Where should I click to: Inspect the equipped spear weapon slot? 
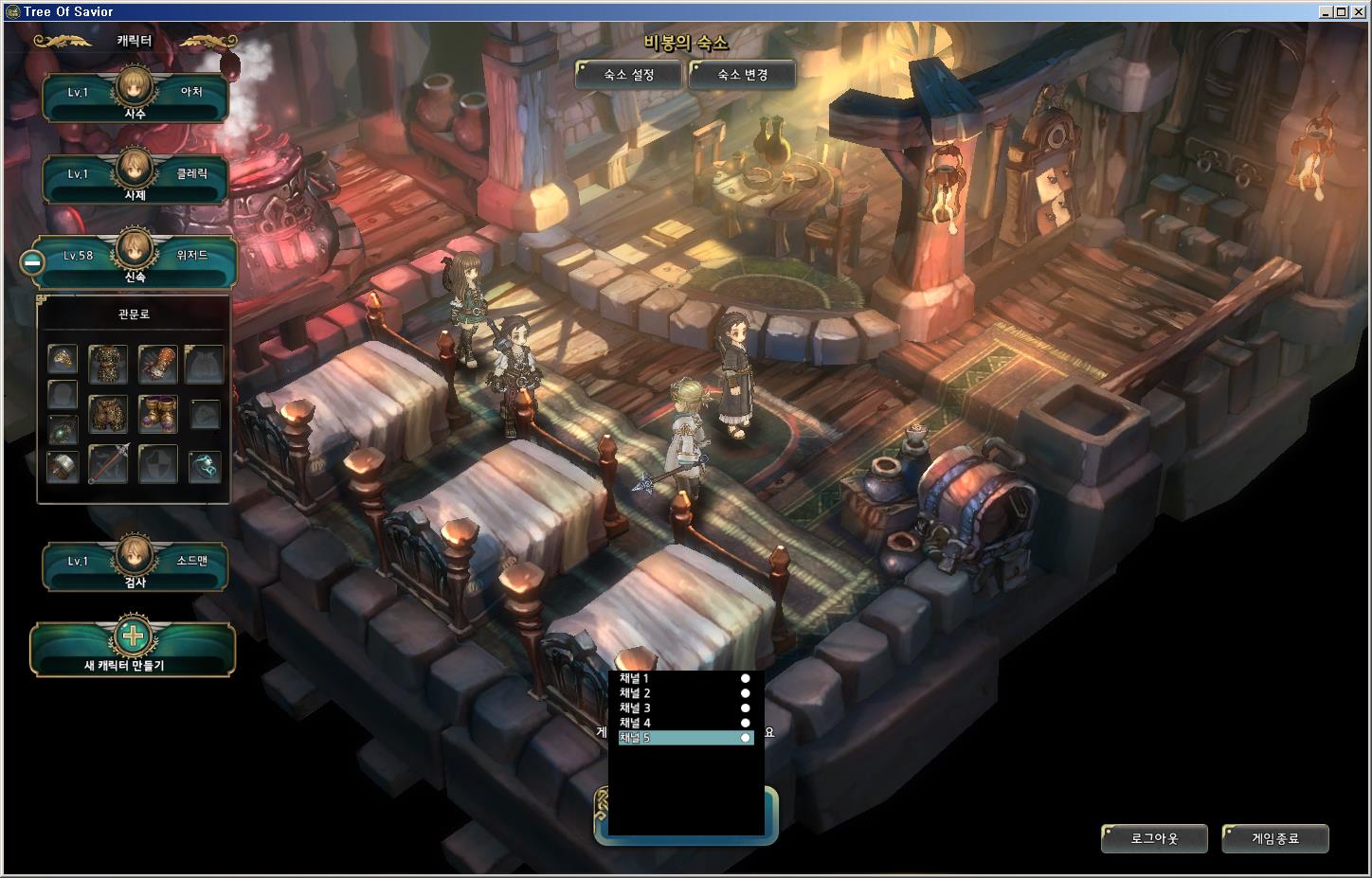click(x=108, y=465)
